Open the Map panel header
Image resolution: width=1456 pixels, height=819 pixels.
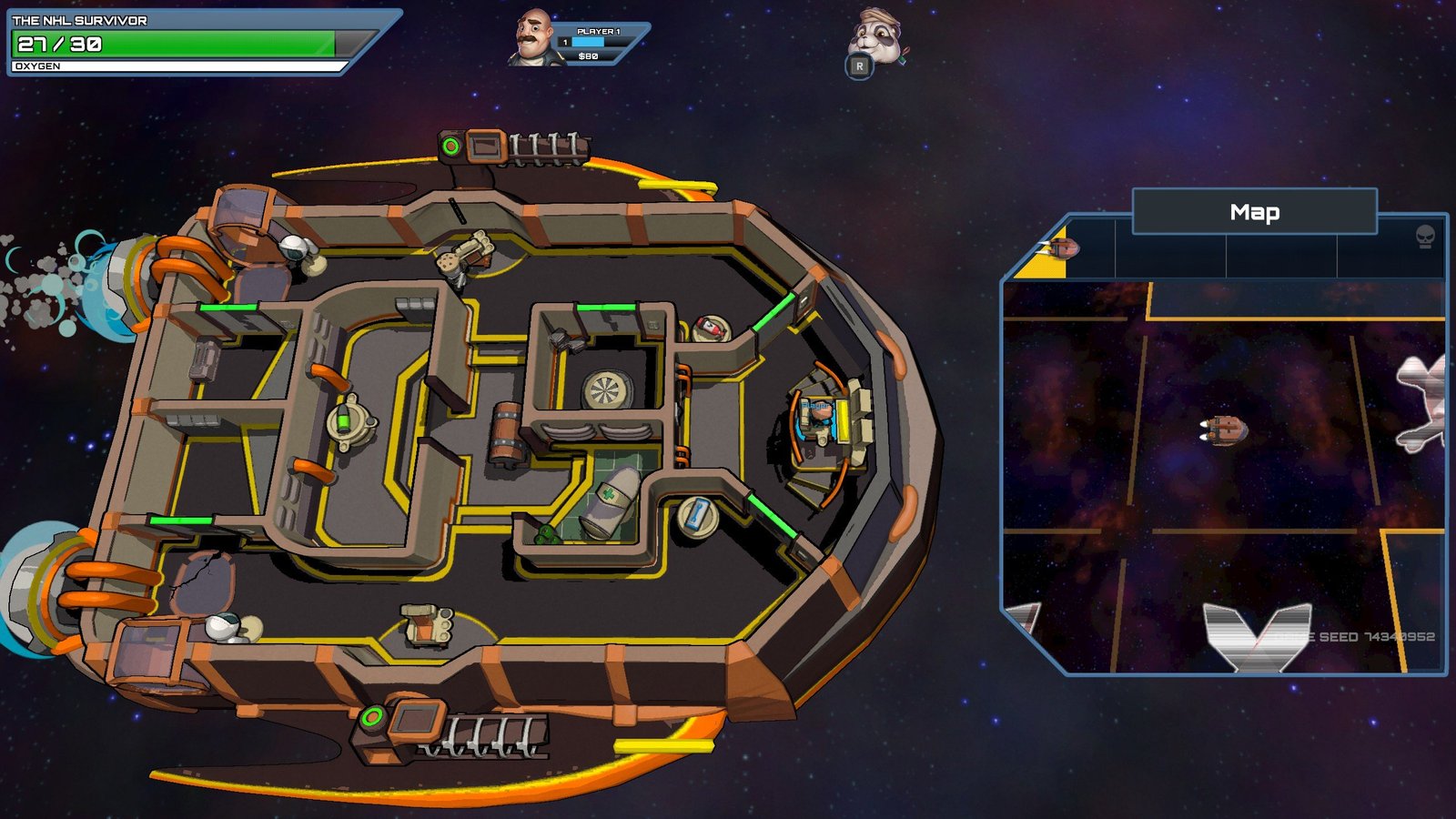click(x=1254, y=212)
